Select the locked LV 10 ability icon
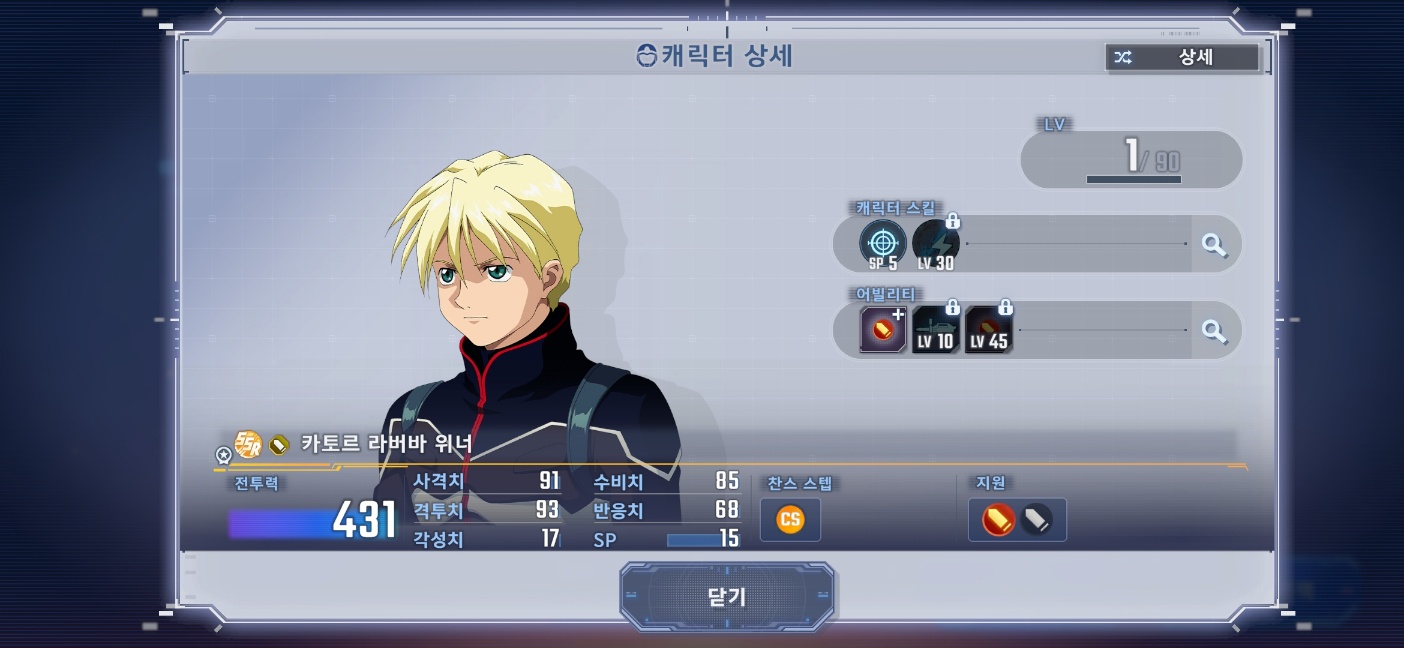 935,330
